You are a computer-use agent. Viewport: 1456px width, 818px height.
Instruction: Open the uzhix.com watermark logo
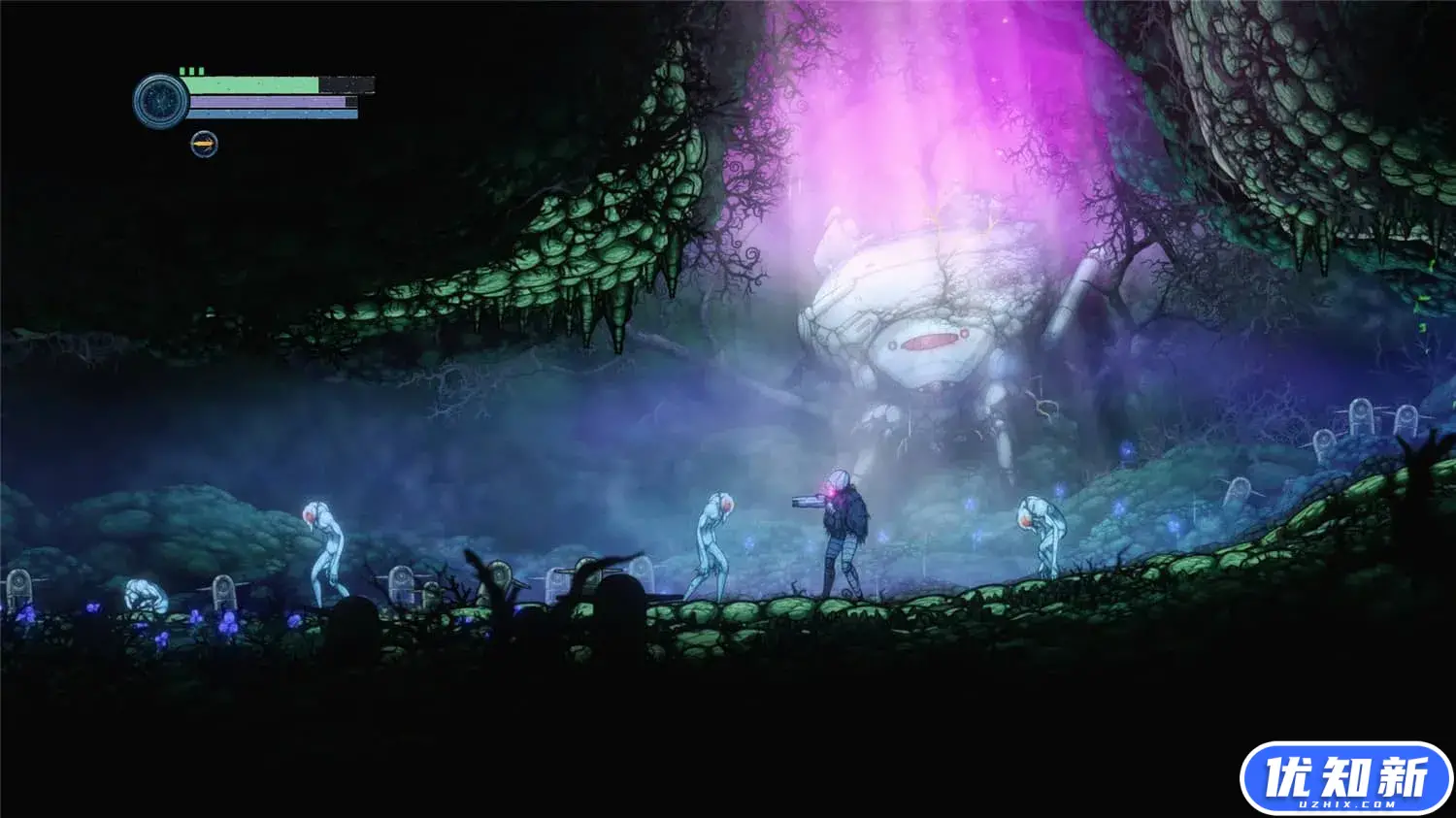(1344, 778)
